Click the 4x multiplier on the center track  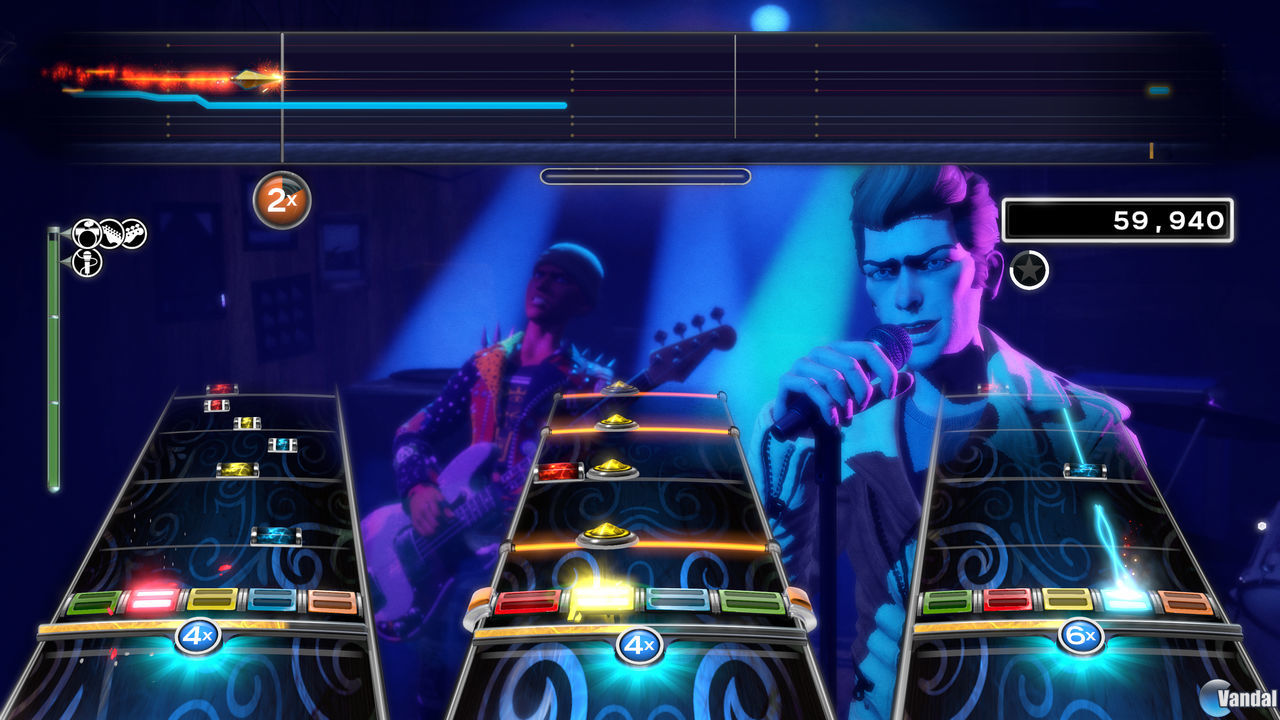[640, 648]
